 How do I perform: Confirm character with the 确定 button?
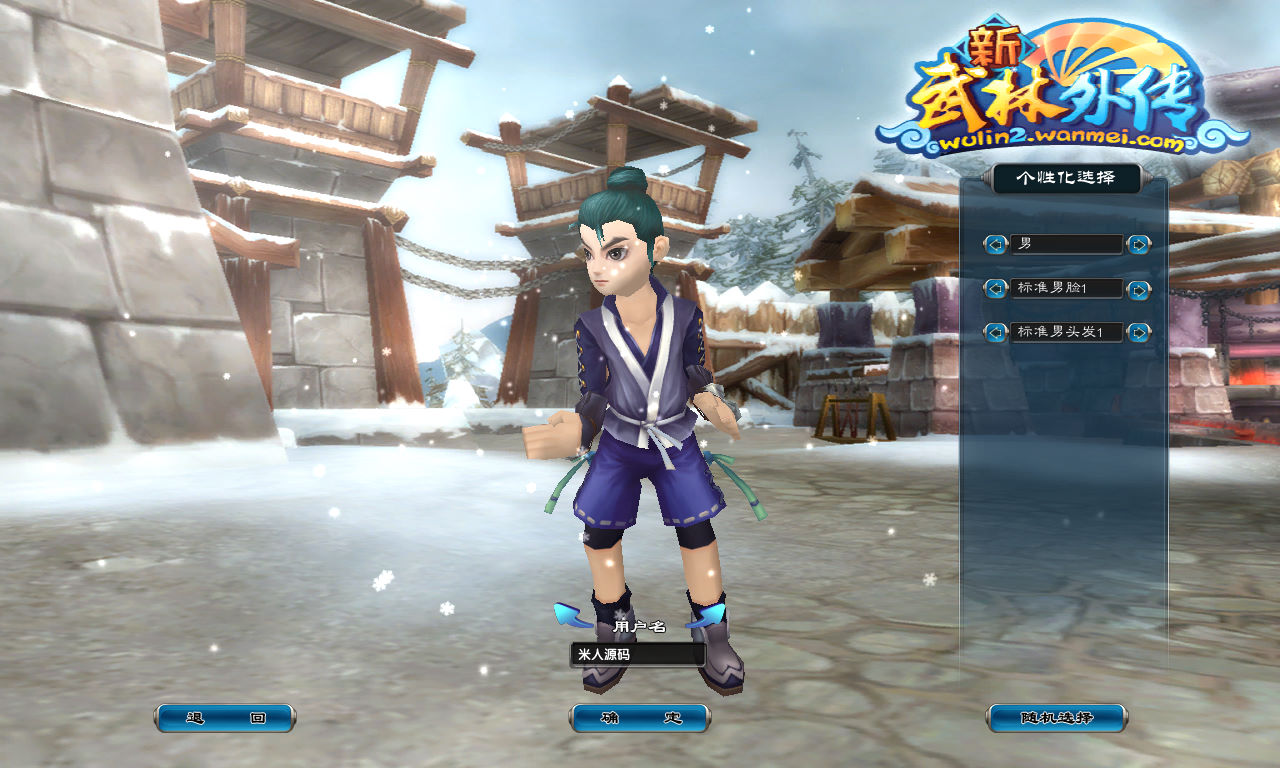[x=640, y=718]
